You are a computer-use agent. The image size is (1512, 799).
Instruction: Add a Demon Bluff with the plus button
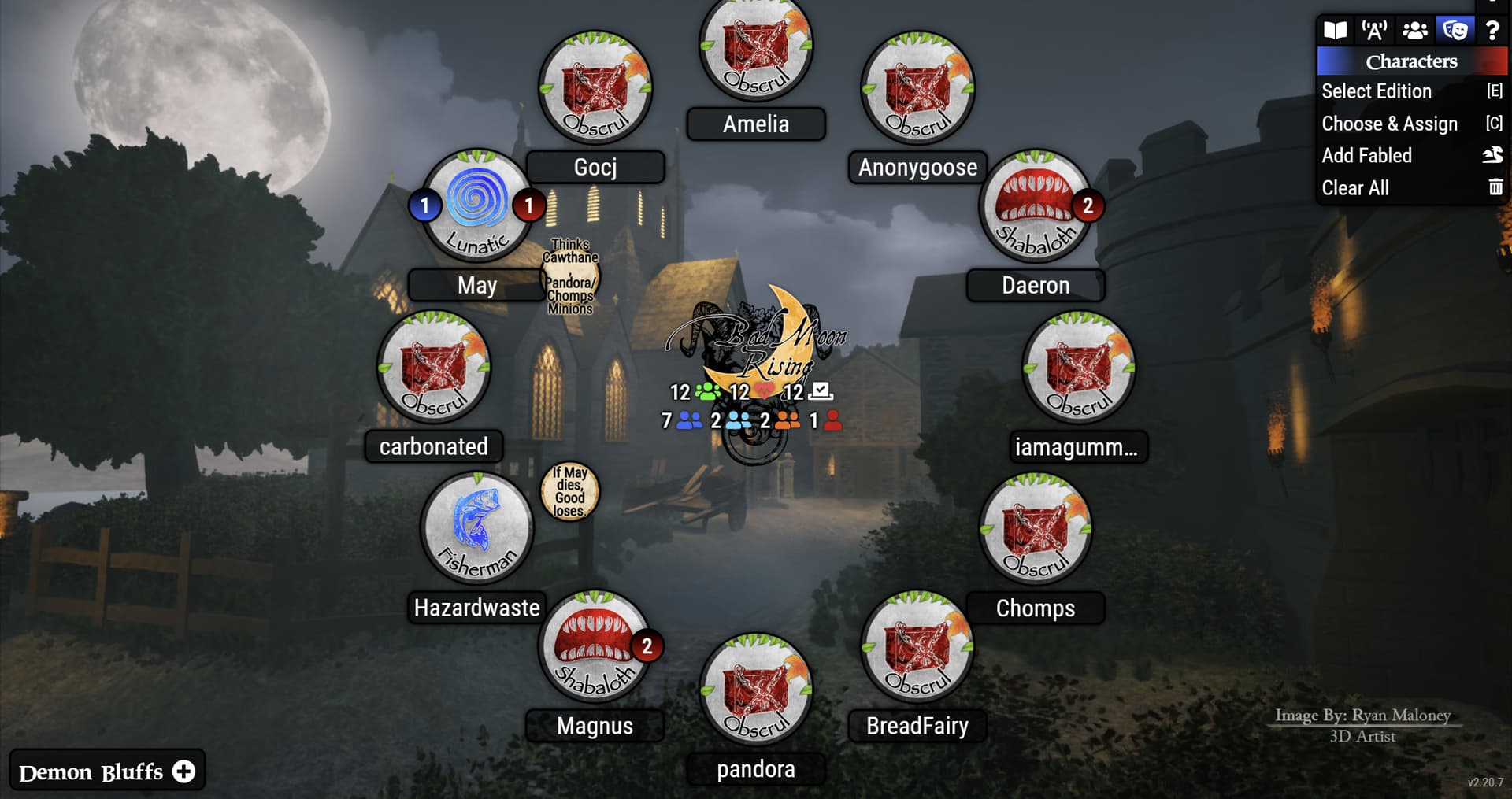(x=184, y=771)
